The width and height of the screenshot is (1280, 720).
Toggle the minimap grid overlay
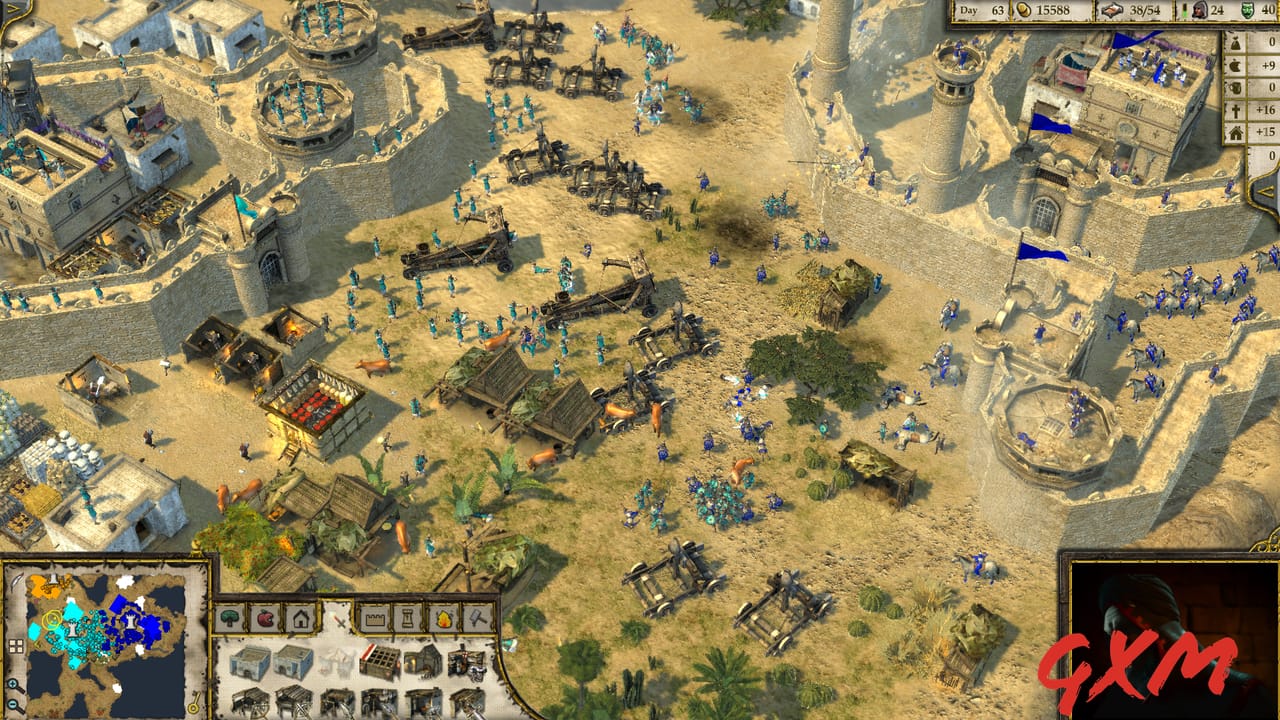[x=16, y=645]
